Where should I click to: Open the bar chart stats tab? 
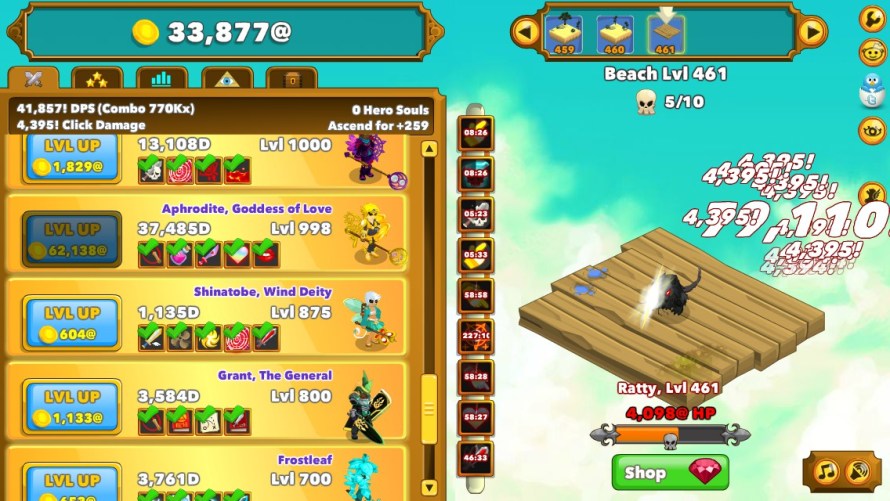pos(161,79)
